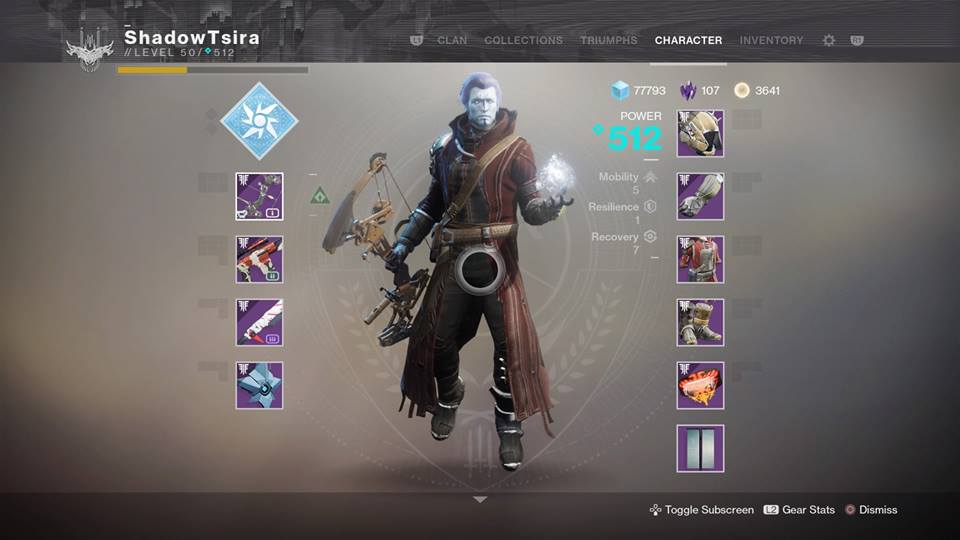The image size is (960, 540).
Task: Choose the red and white energy weapon slot
Action: (259, 259)
